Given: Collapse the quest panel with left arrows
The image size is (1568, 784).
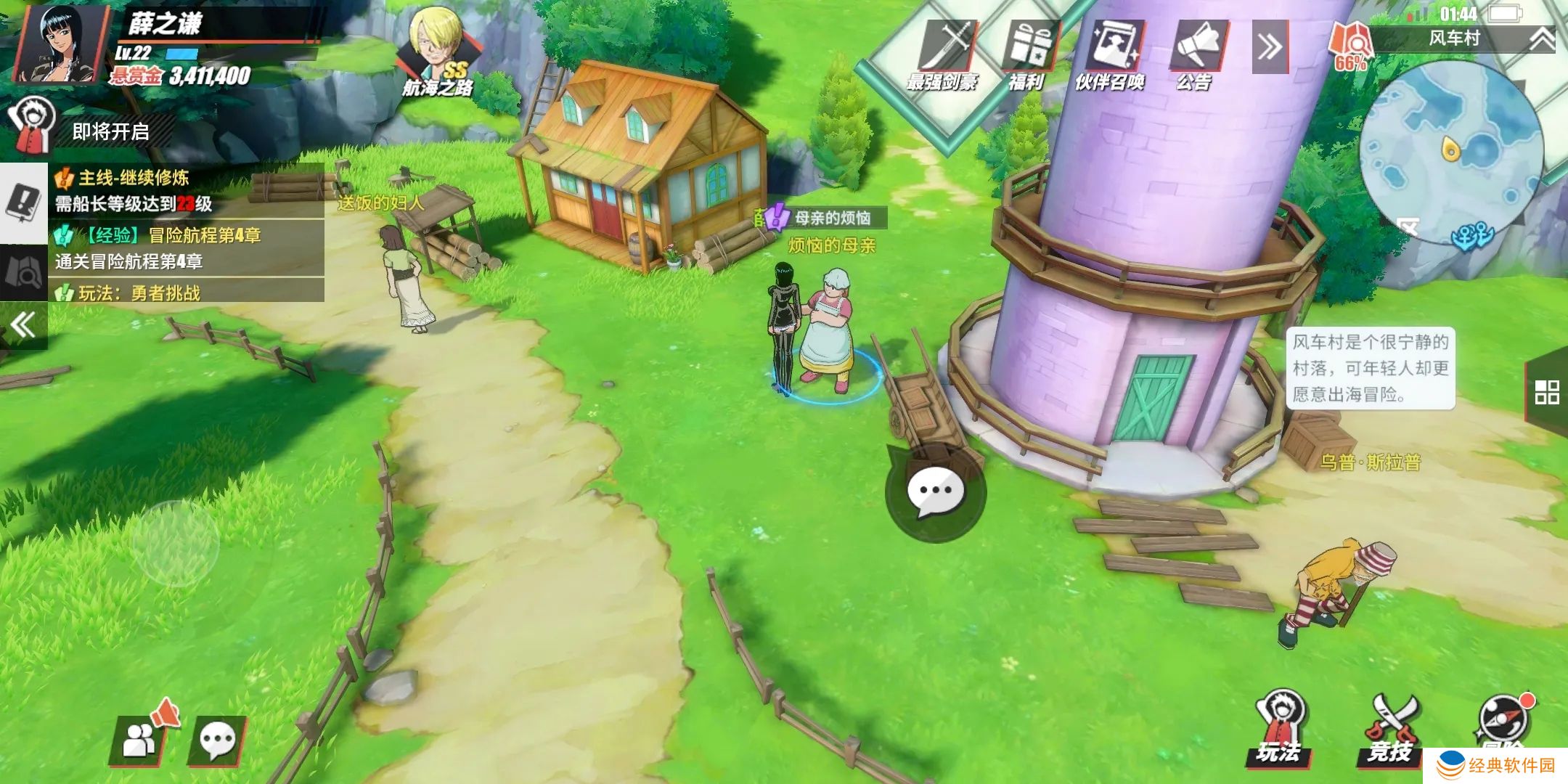Looking at the screenshot, I should (x=23, y=324).
